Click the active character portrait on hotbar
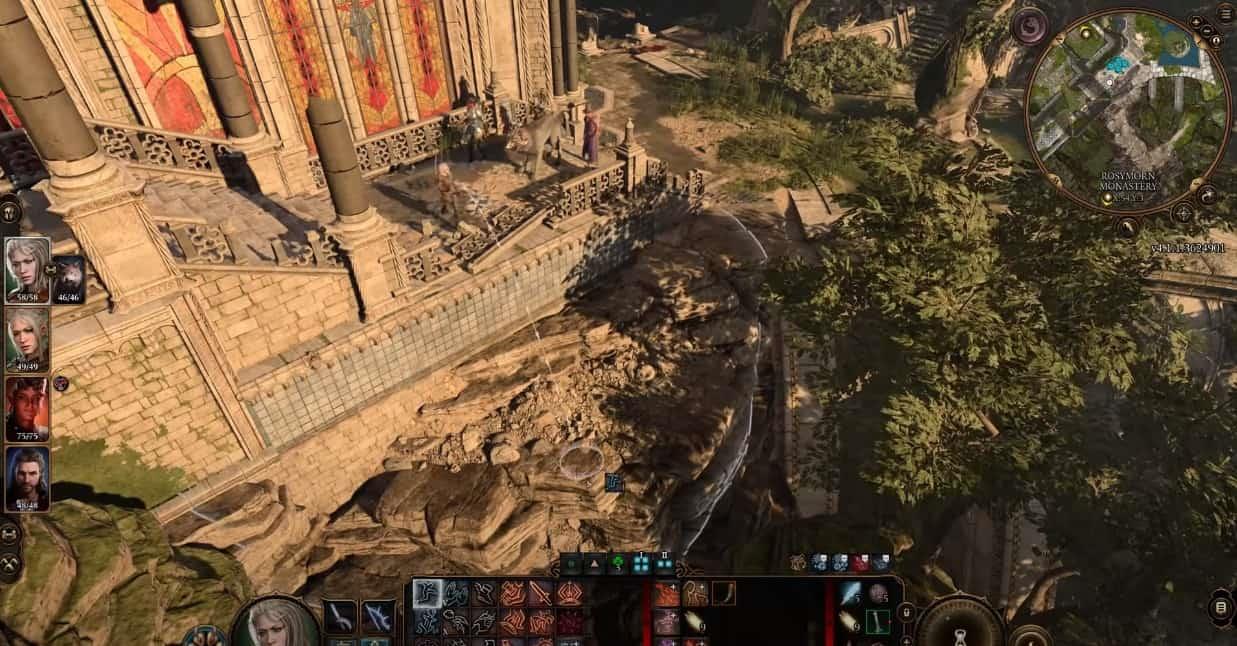Viewport: 1237px width, 646px height. click(276, 623)
